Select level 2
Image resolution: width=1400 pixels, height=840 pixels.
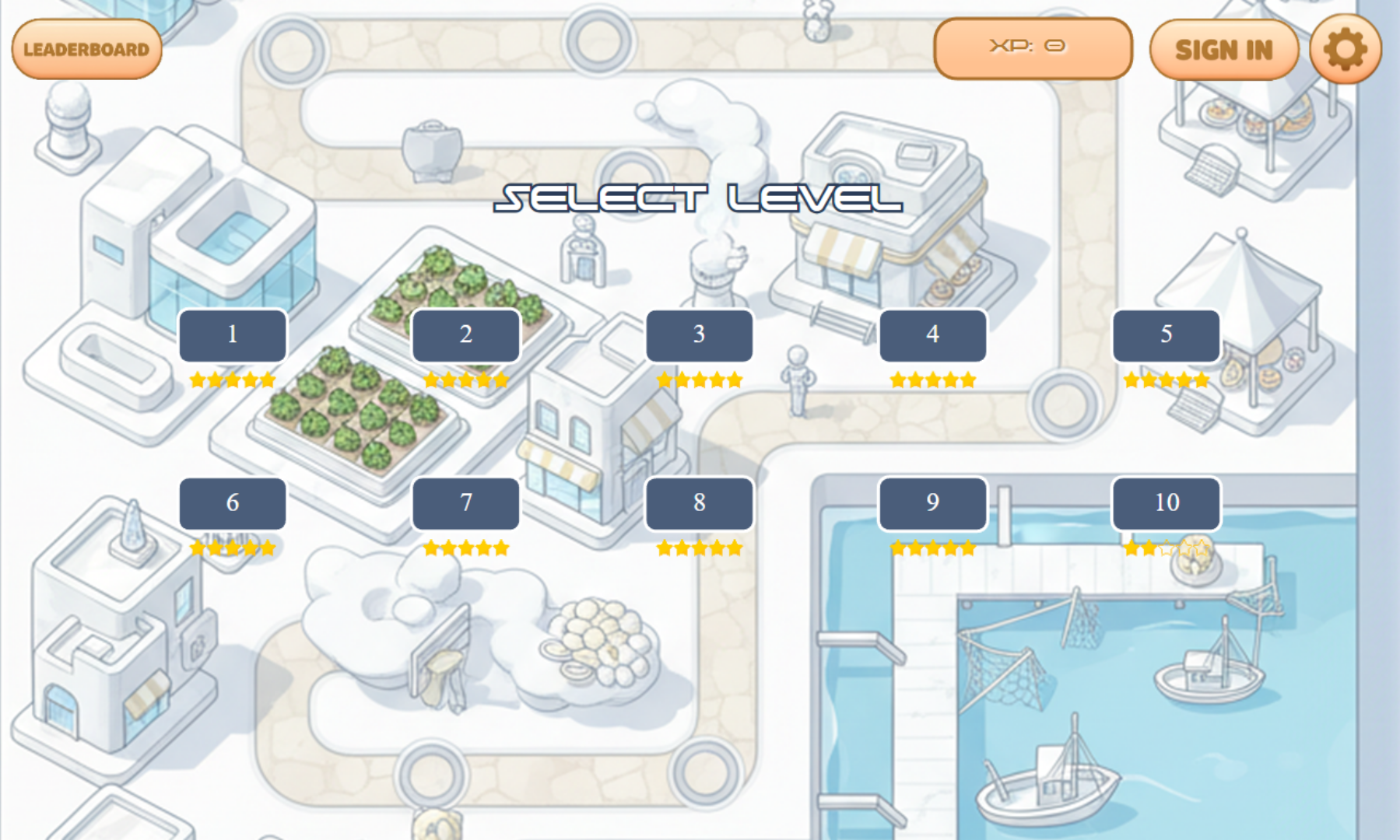point(465,335)
